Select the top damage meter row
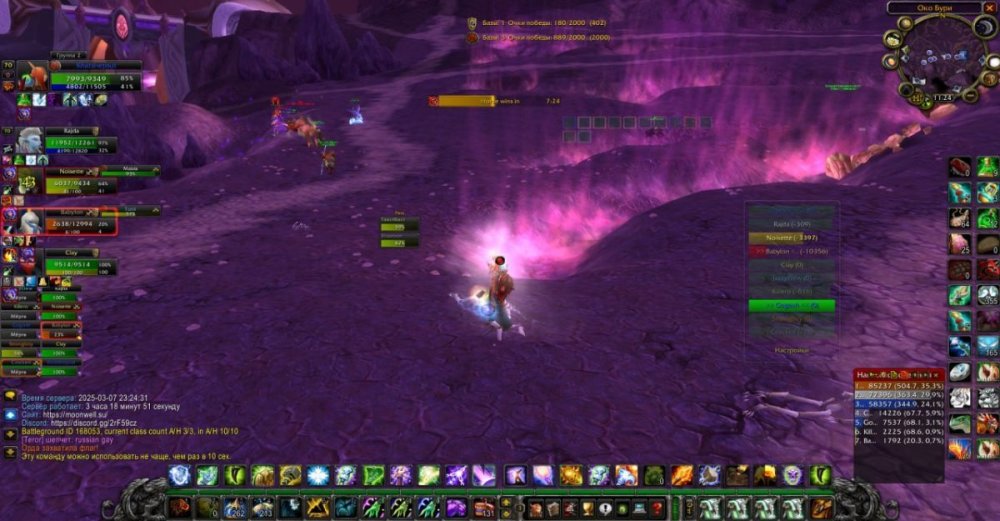Viewport: 1000px width, 521px height. point(897,385)
